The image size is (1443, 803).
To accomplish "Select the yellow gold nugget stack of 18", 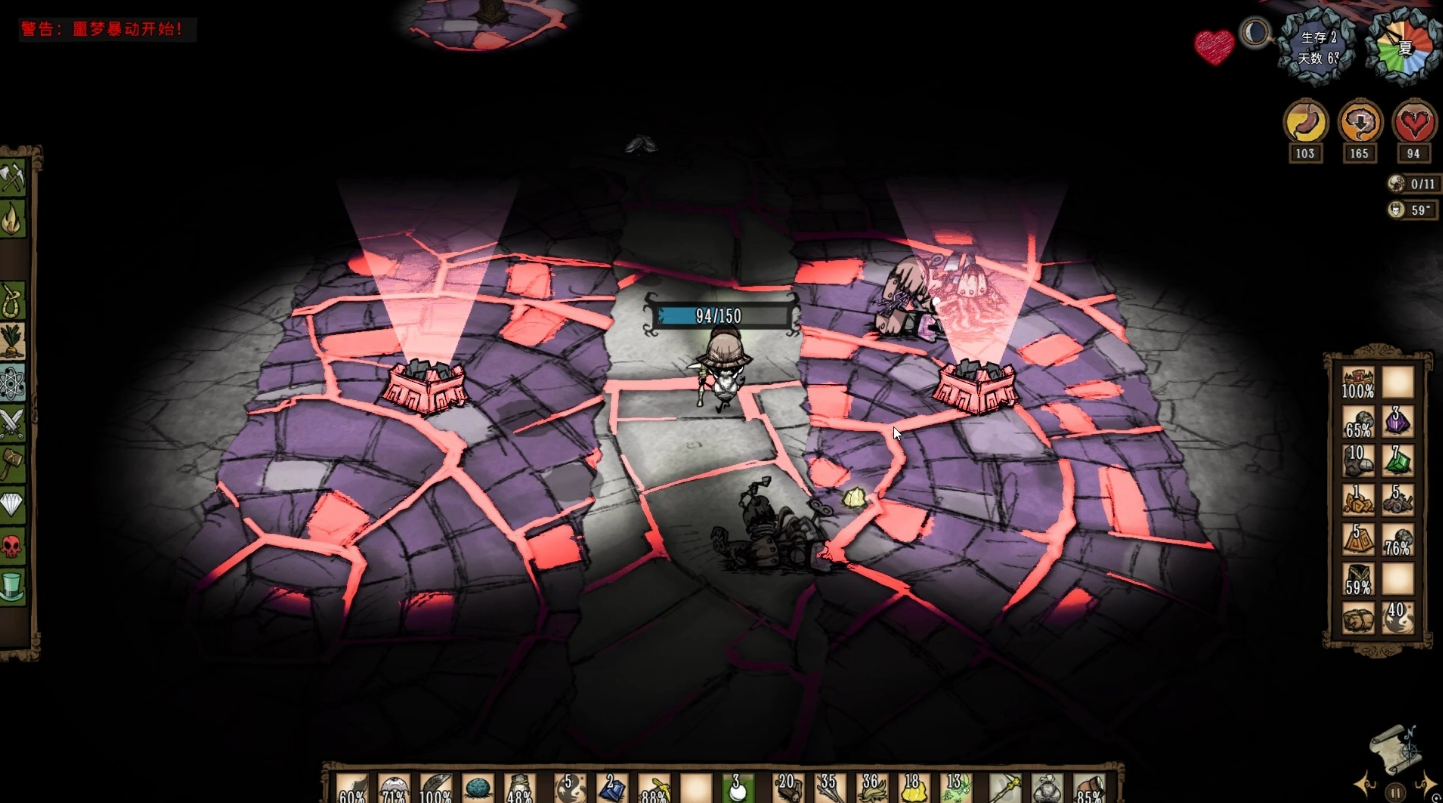I will coord(911,788).
